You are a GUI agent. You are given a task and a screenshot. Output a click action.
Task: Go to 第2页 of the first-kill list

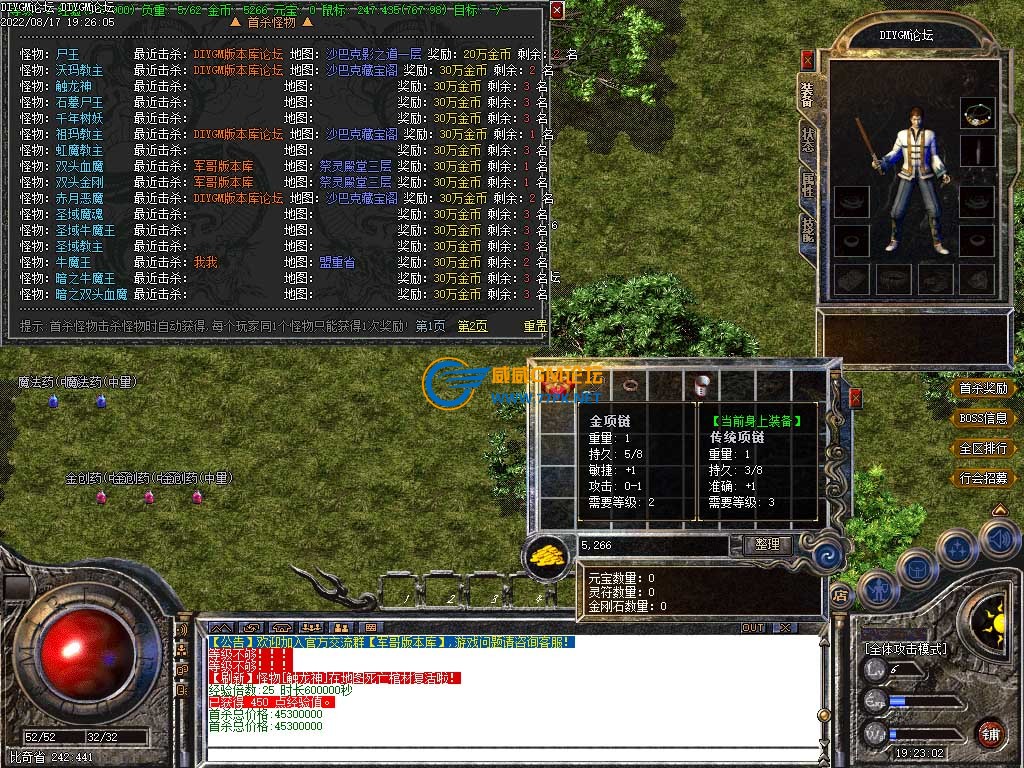coord(473,326)
